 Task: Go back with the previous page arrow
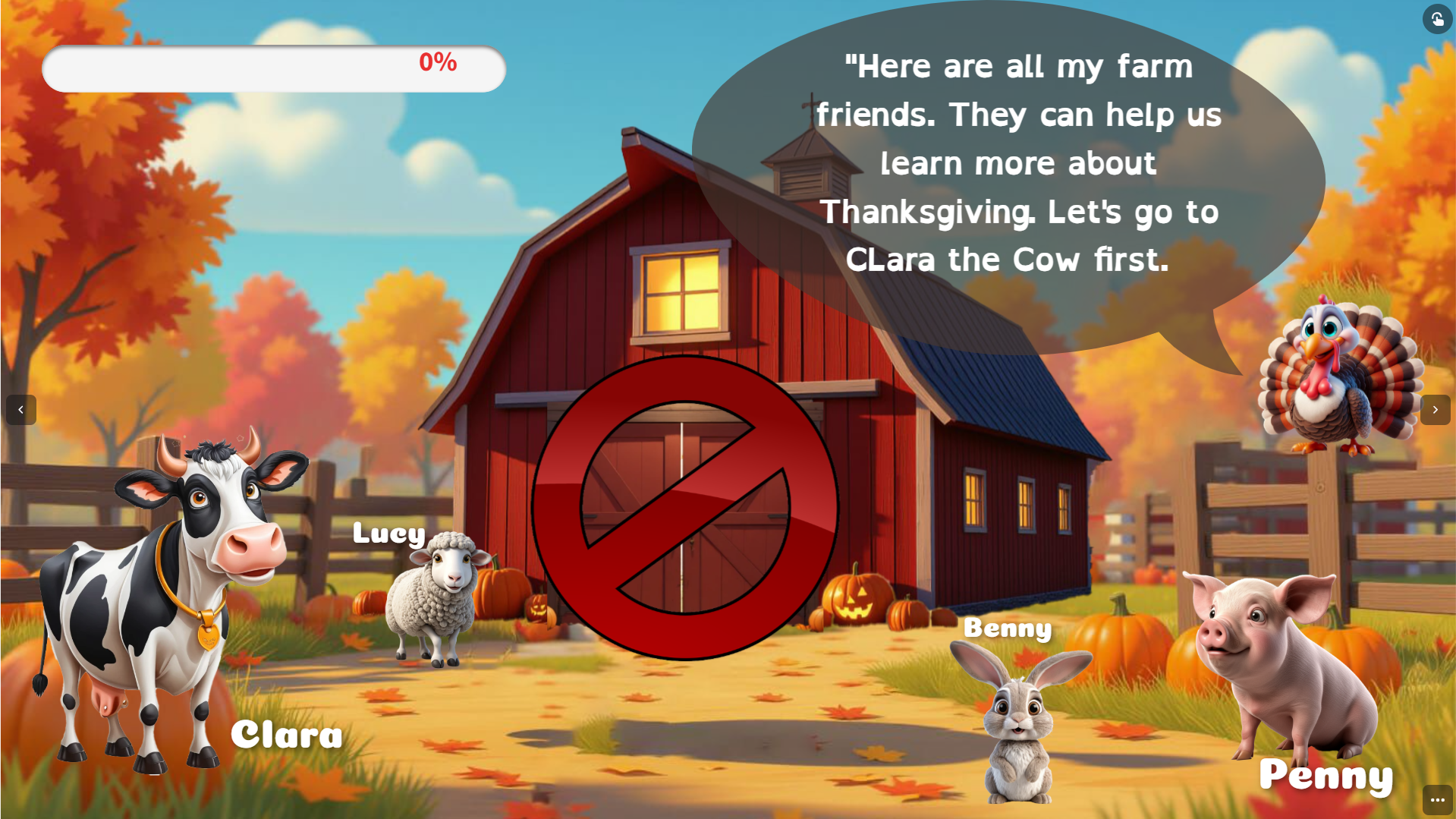click(x=20, y=410)
